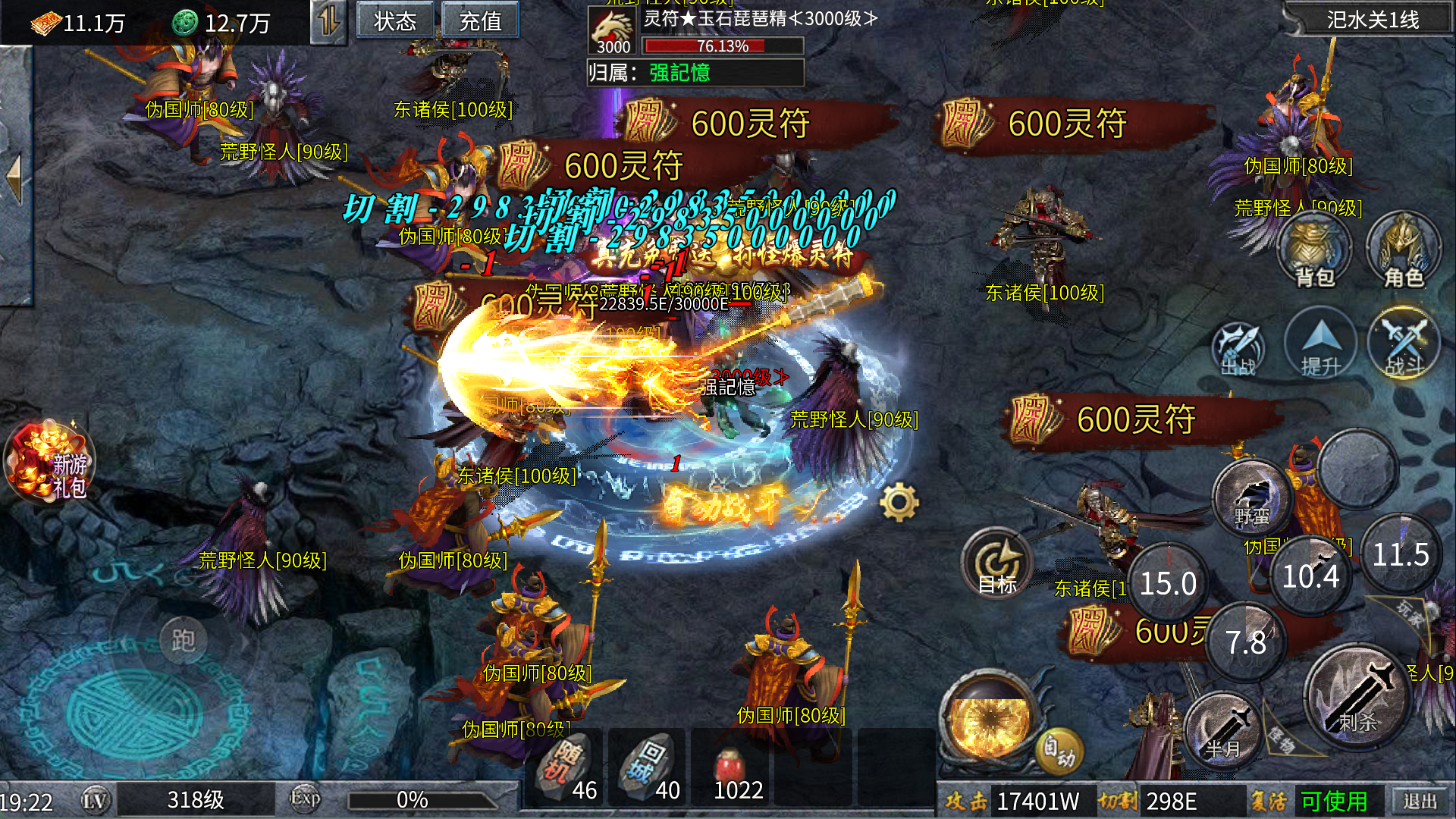Open the 状态 status panel
Image resolution: width=1456 pixels, height=819 pixels.
click(395, 21)
